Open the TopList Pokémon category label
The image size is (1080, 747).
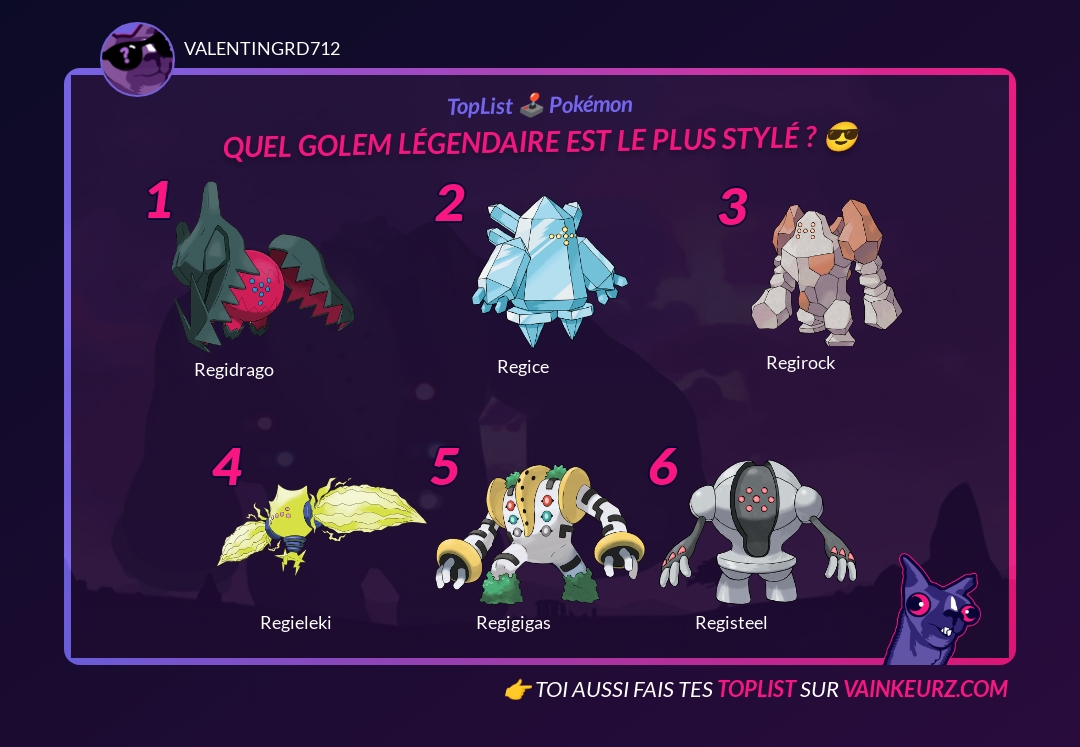(x=540, y=105)
